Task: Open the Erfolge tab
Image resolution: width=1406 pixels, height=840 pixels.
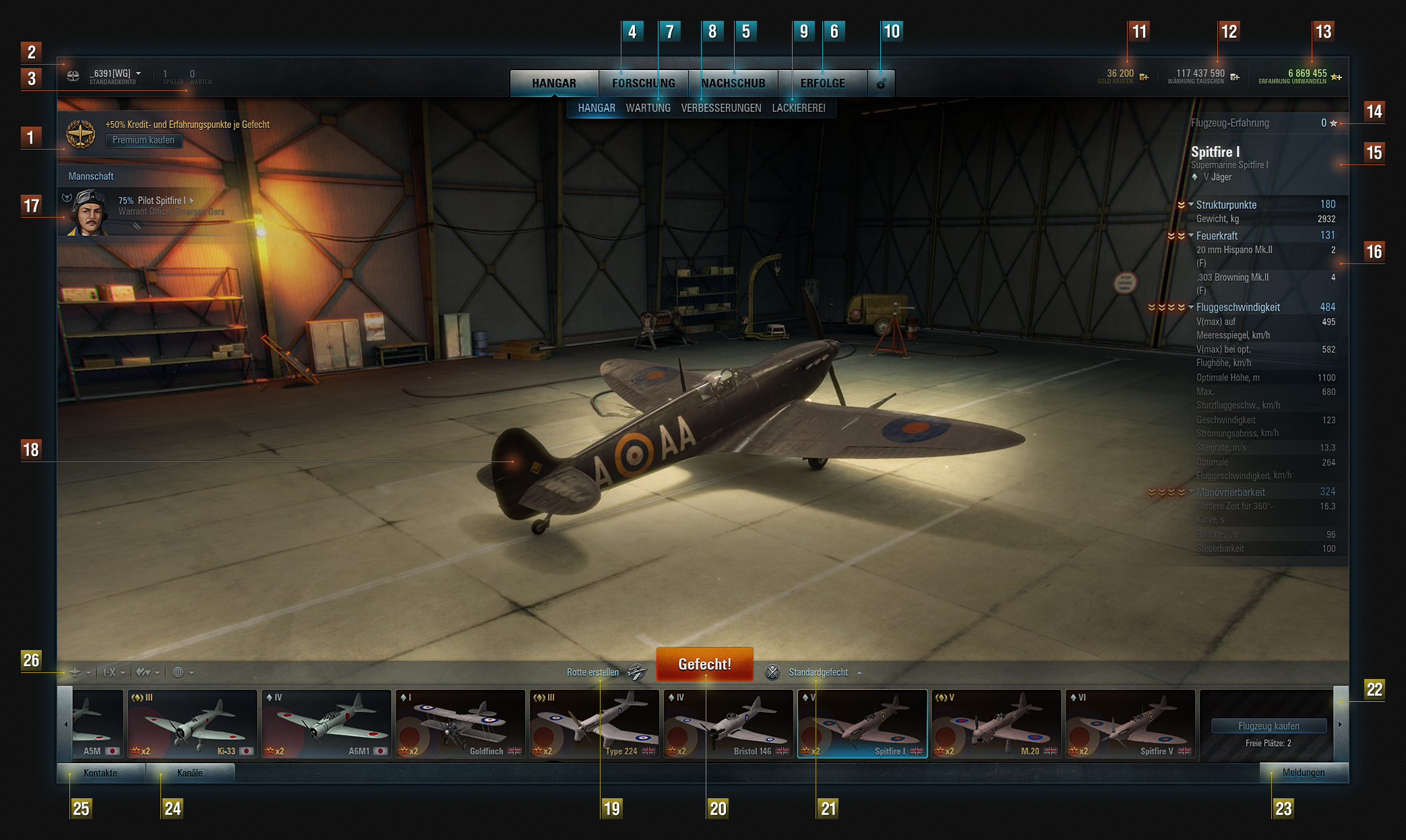Action: 822,84
